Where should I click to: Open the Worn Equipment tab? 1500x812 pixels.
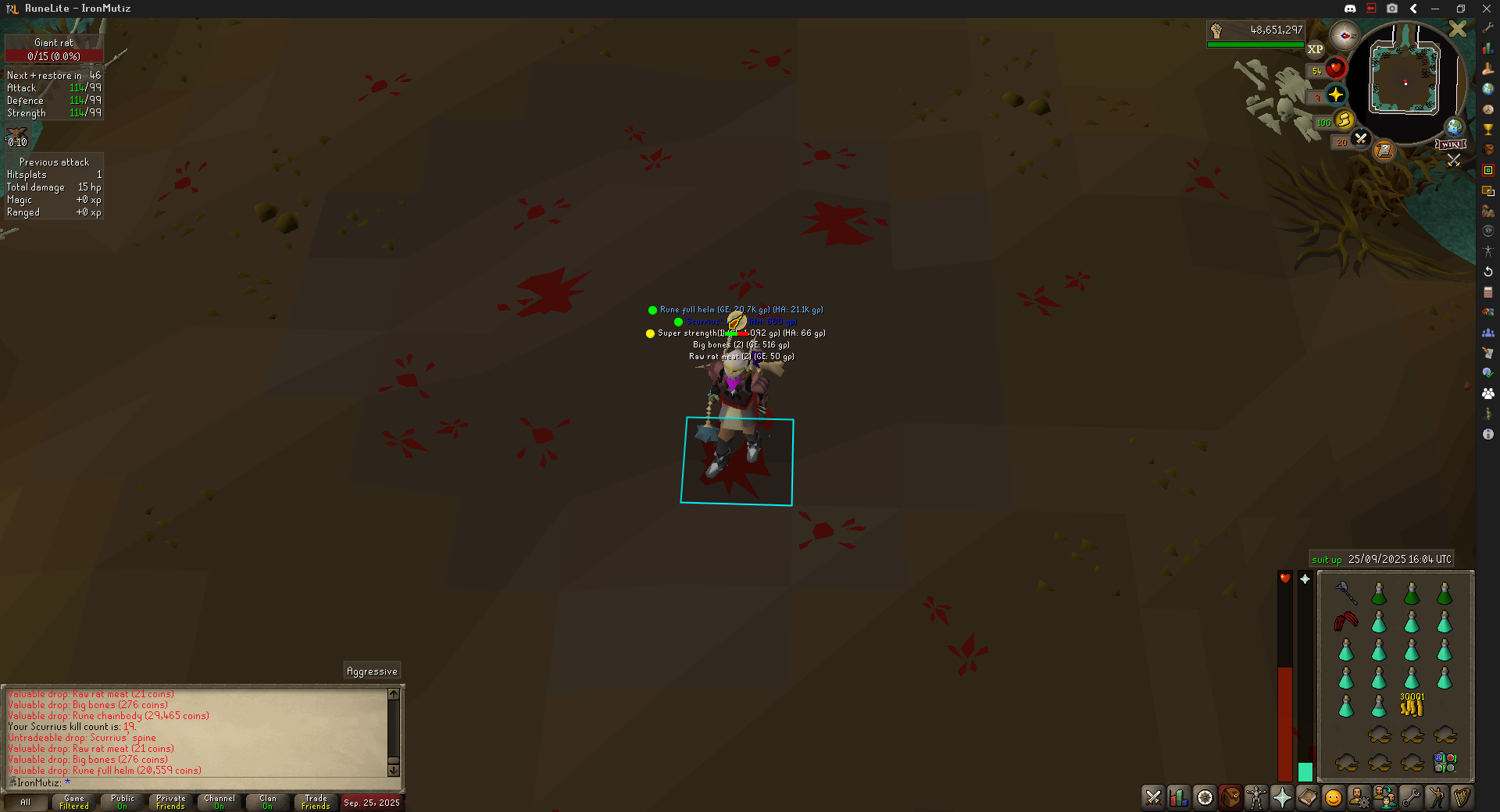point(1256,797)
